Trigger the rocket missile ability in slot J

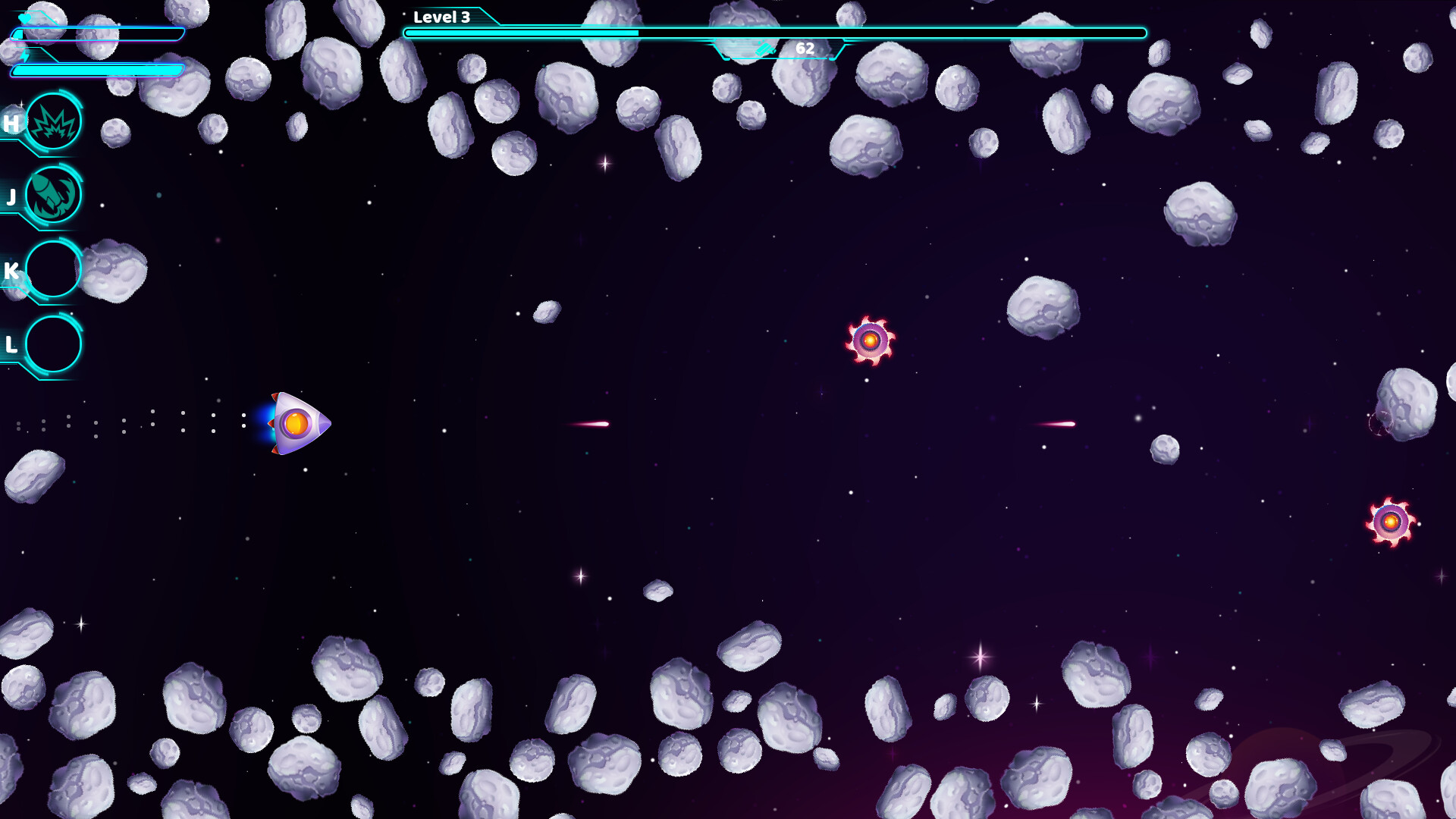point(53,194)
